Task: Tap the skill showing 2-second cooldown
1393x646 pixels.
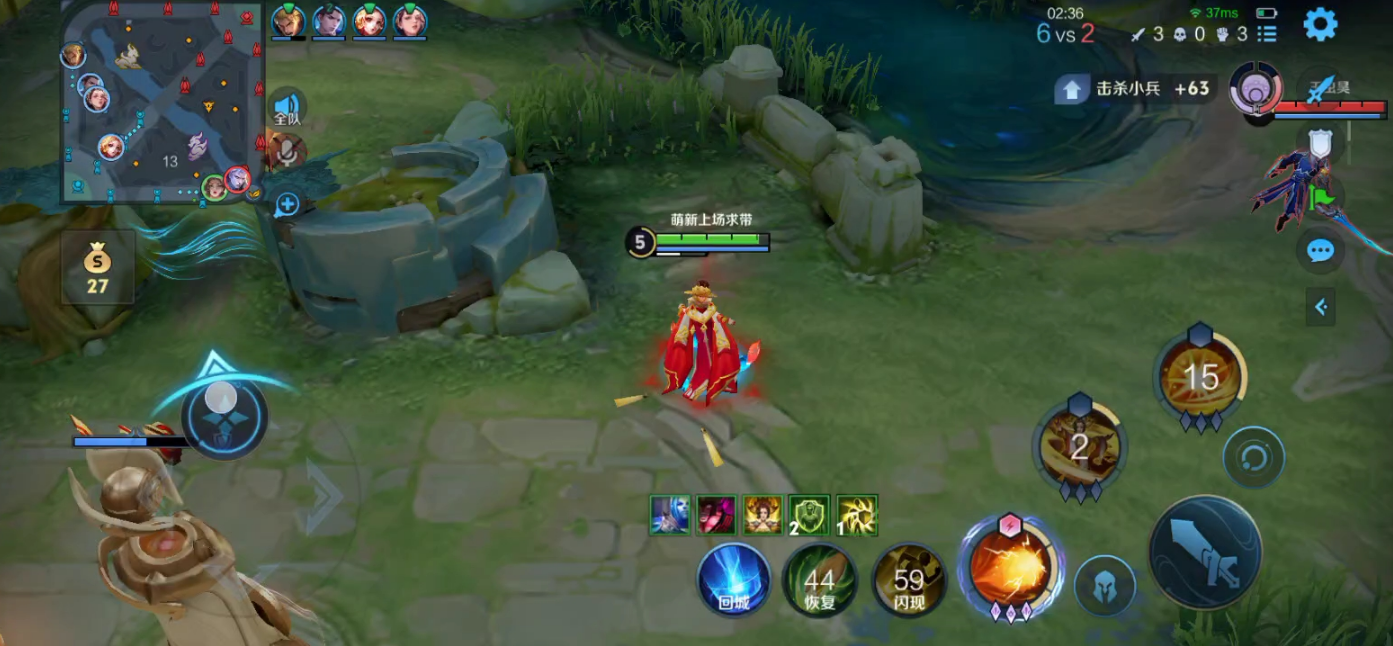Action: [x=1079, y=446]
